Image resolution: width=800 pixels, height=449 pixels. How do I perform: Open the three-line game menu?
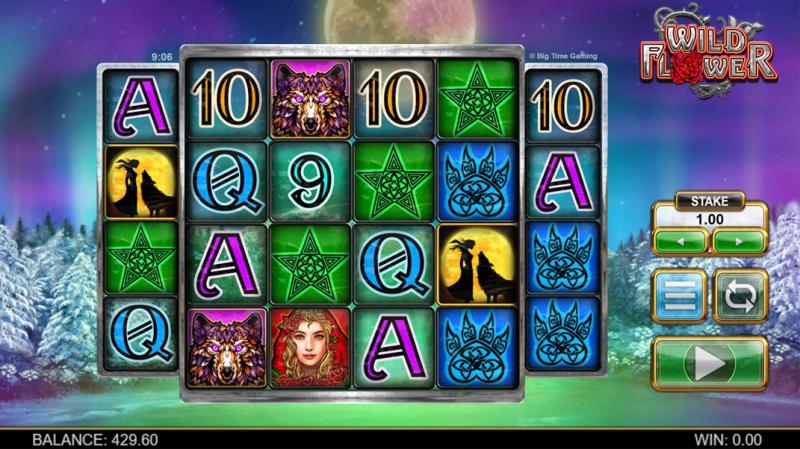(x=679, y=297)
